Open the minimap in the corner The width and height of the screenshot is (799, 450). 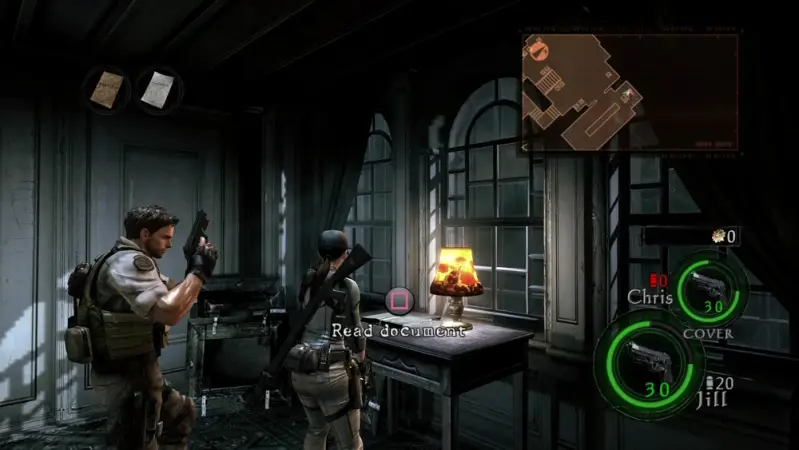pyautogui.click(x=629, y=92)
